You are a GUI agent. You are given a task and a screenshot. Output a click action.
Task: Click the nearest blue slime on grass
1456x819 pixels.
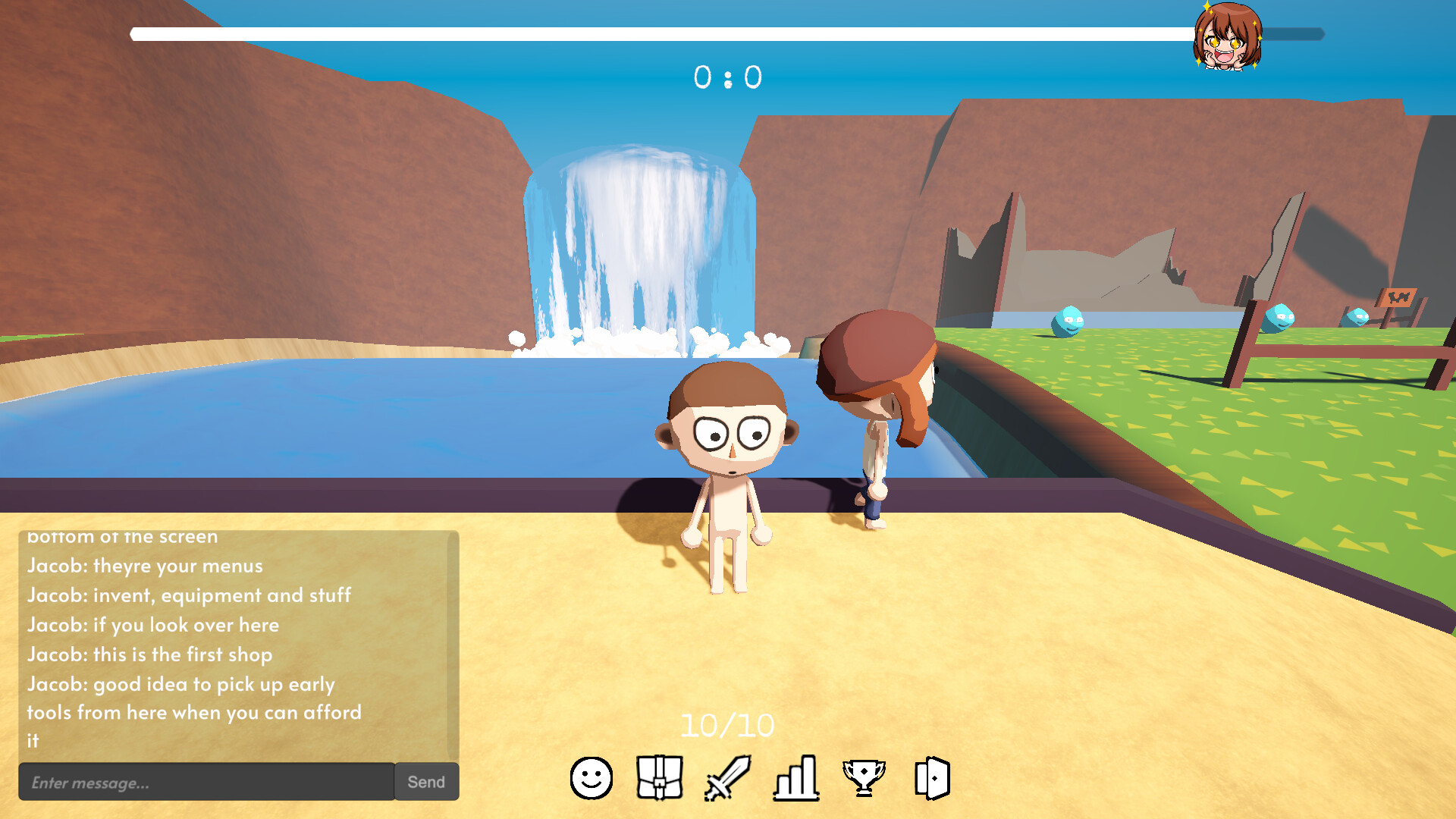coord(1065,322)
